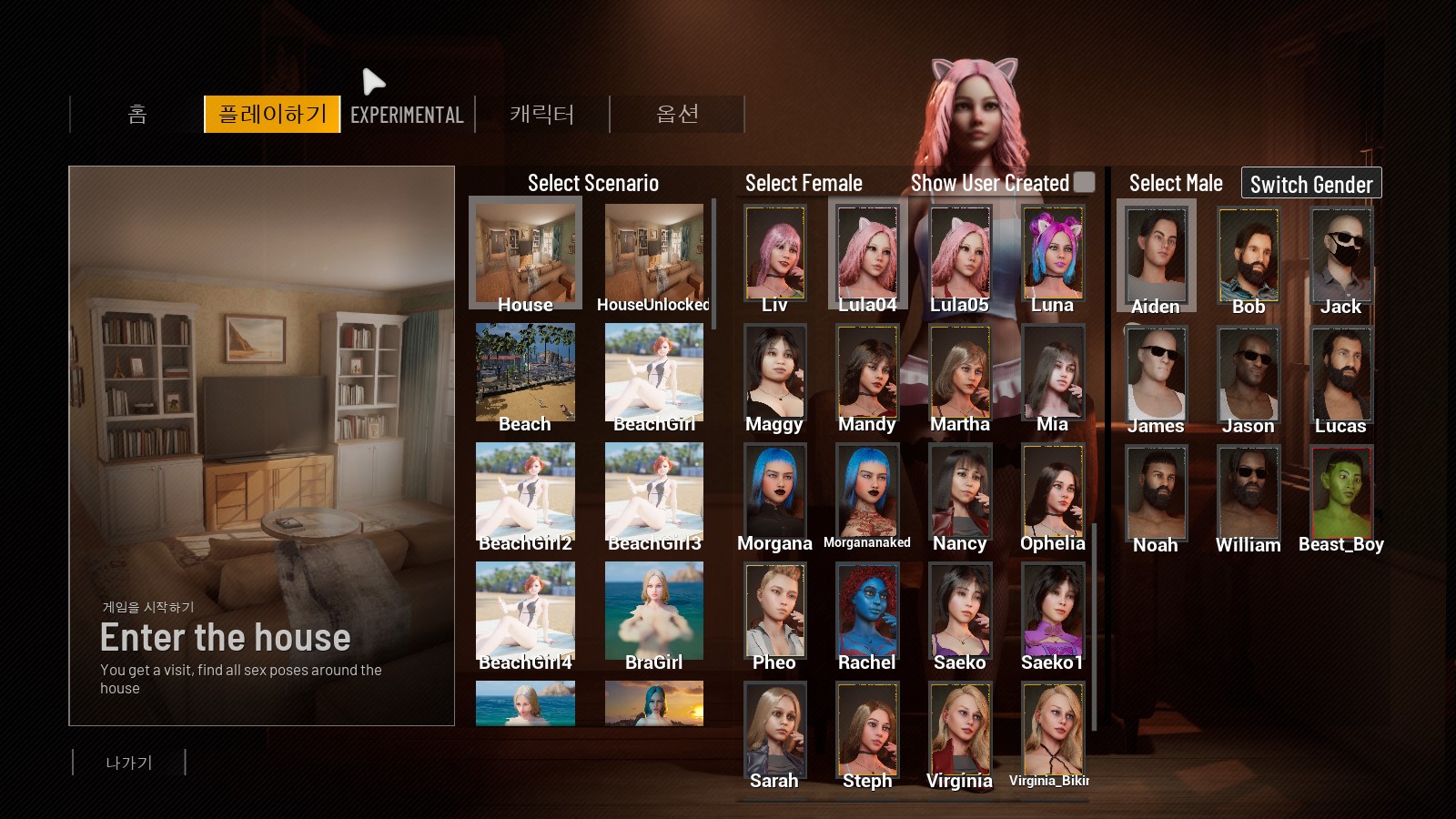1456x819 pixels.
Task: Toggle the Show User Created checkbox
Action: (1084, 182)
